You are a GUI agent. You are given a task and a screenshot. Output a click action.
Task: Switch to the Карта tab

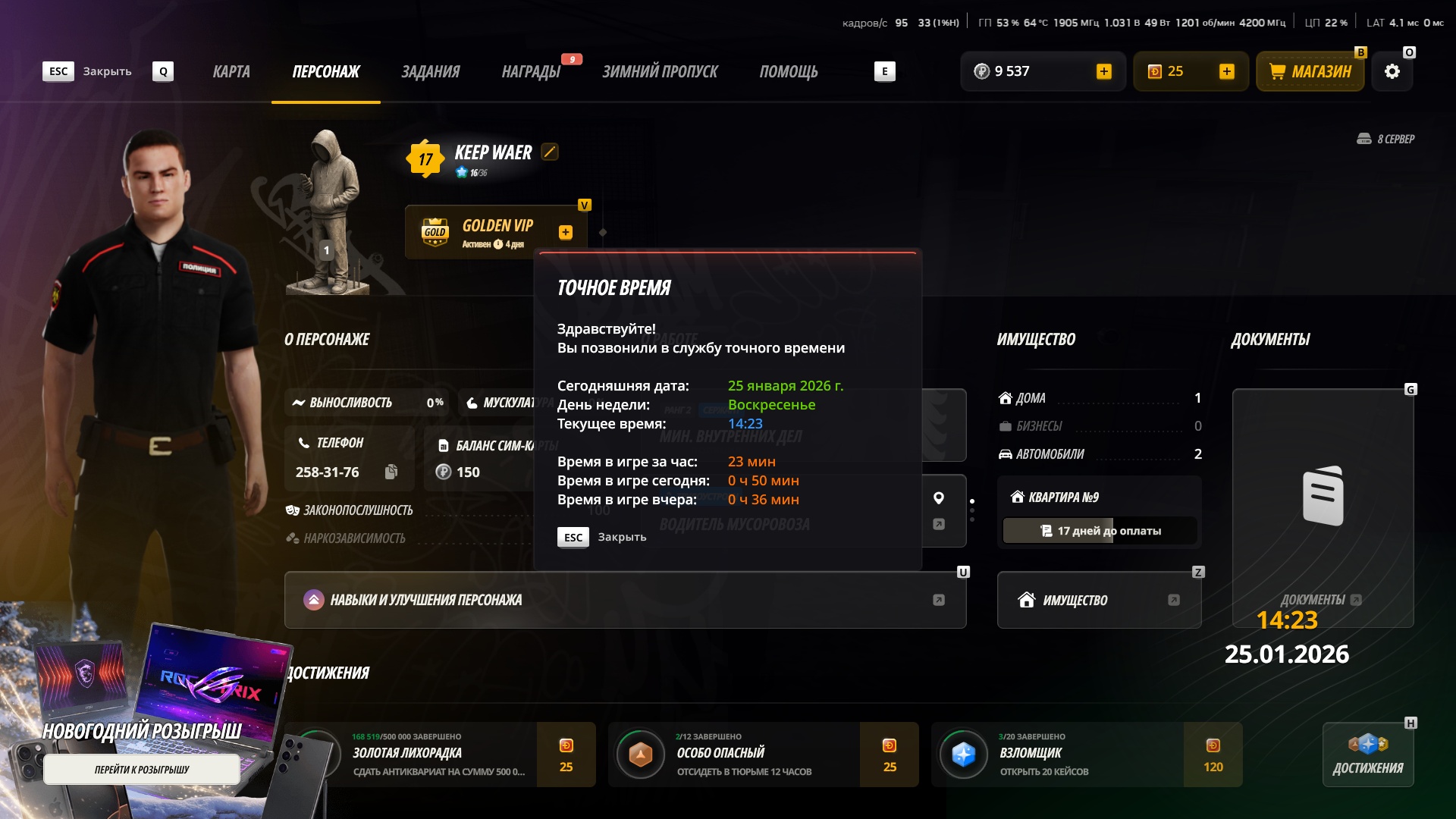tap(231, 72)
